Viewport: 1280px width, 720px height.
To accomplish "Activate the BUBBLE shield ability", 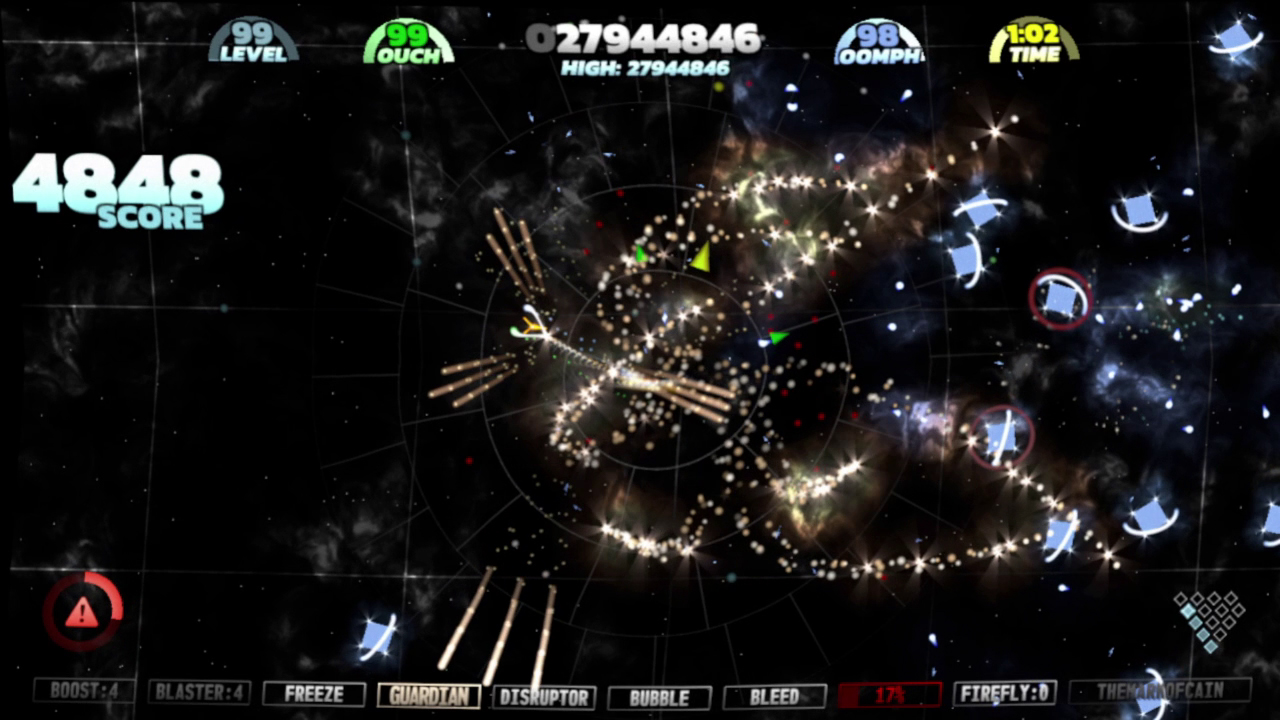I will tap(658, 696).
